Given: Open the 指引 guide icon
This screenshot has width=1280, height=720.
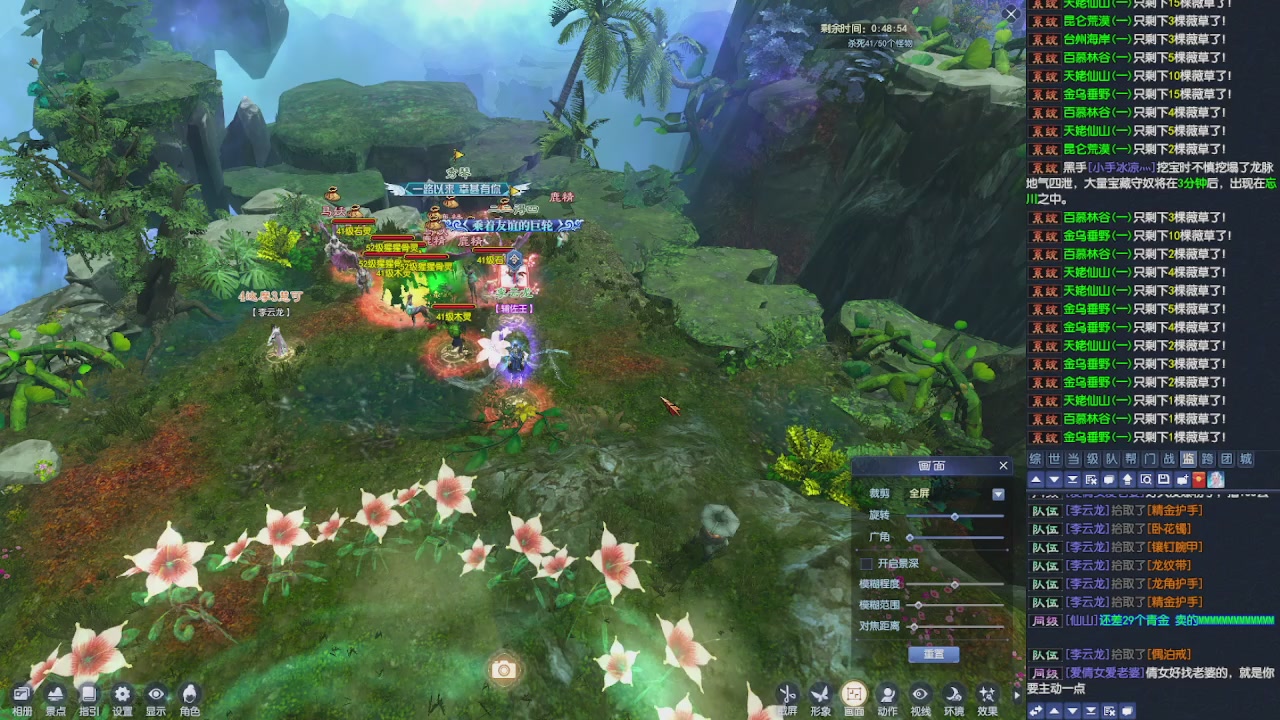Looking at the screenshot, I should click(x=89, y=698).
